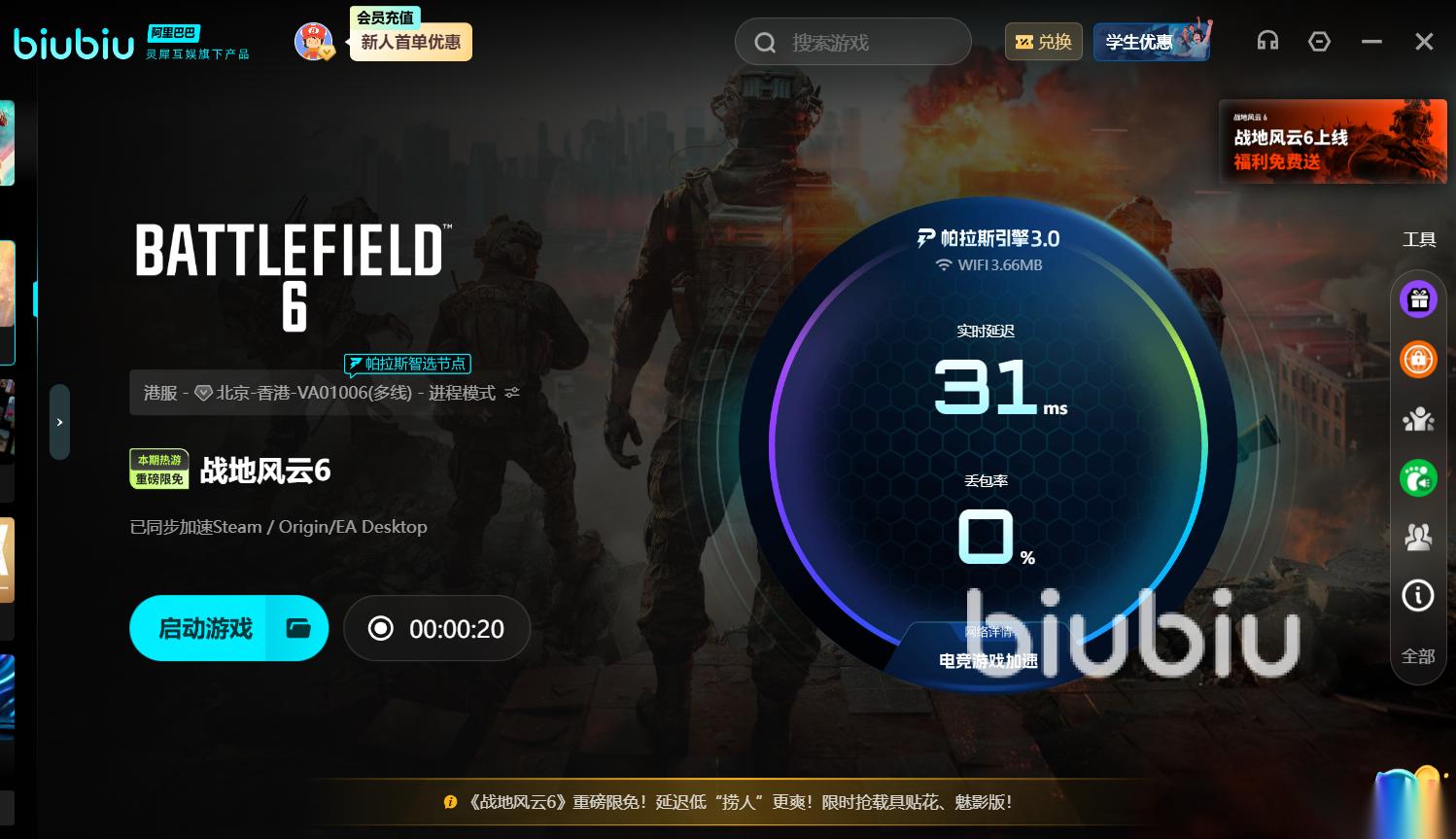Click the search games field
Image resolution: width=1456 pixels, height=839 pixels.
(x=852, y=43)
